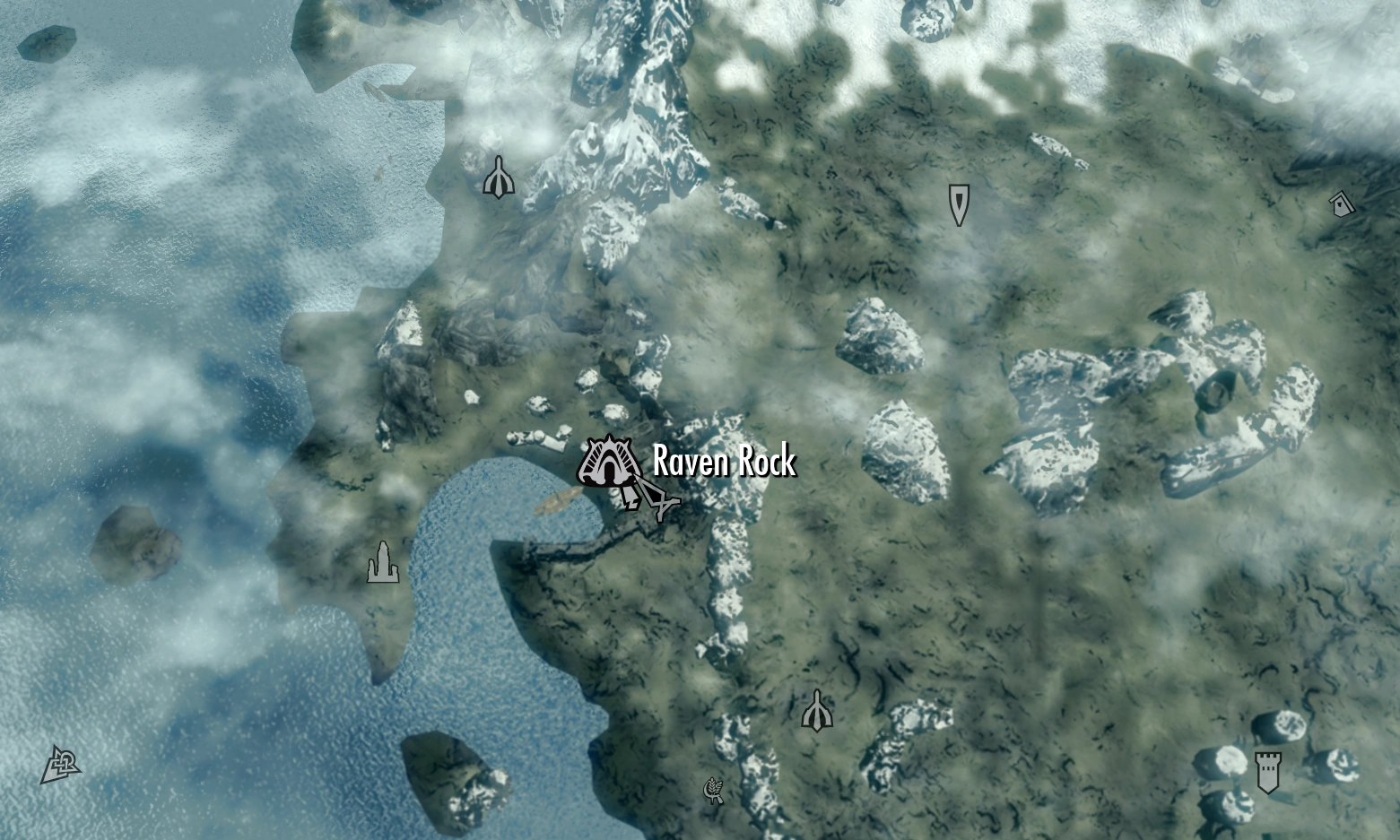The image size is (1400, 840).
Task: Select the small house marker on the far eastern edge
Action: [1340, 204]
